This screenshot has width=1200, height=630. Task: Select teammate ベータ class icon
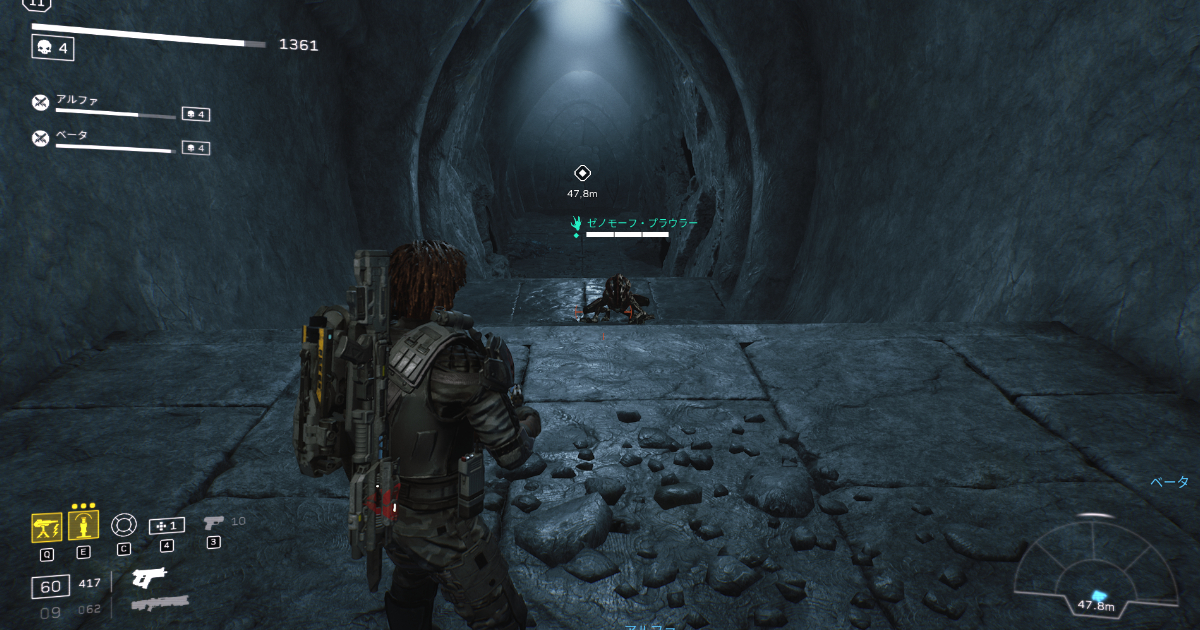pyautogui.click(x=40, y=138)
